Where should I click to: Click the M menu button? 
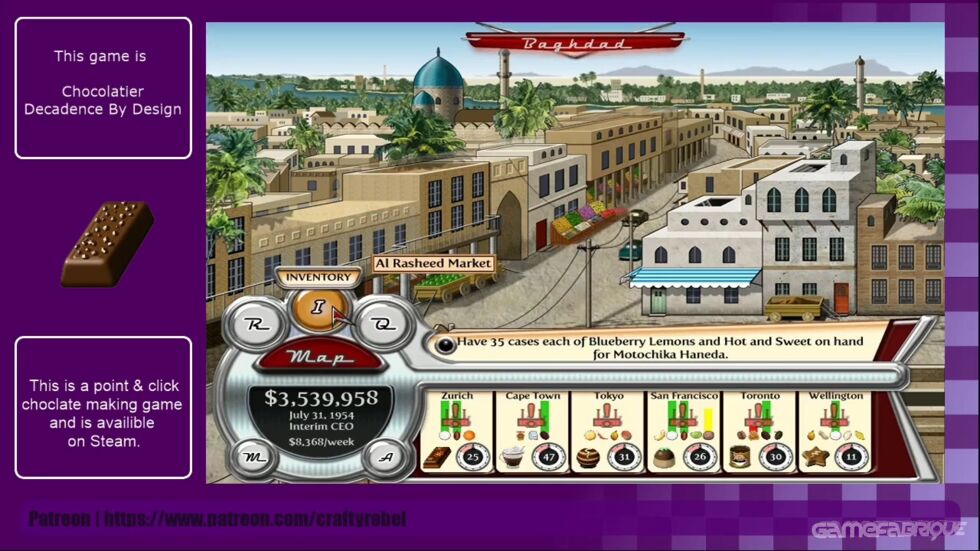tap(254, 457)
